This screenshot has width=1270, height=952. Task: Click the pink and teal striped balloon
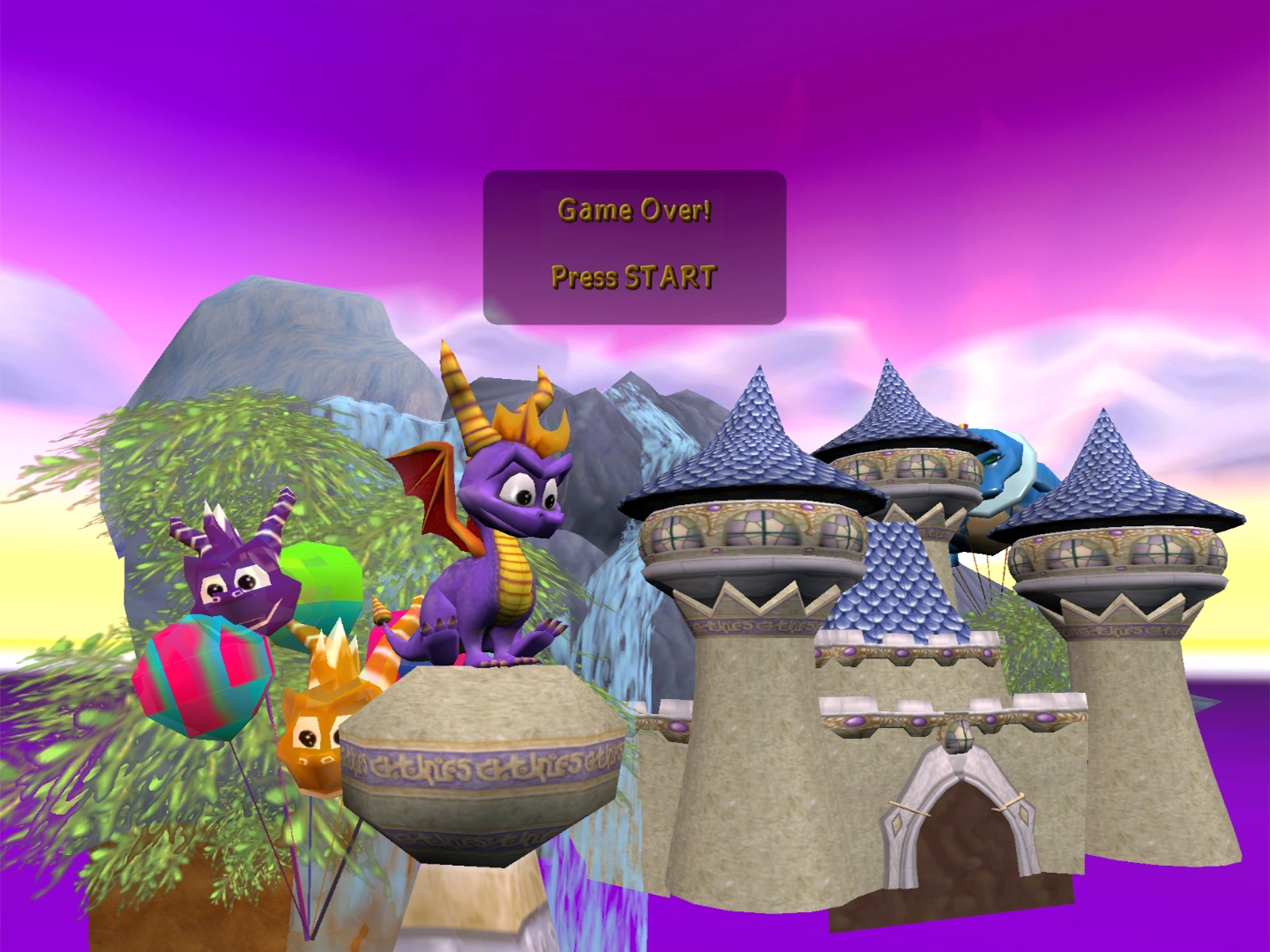(201, 679)
